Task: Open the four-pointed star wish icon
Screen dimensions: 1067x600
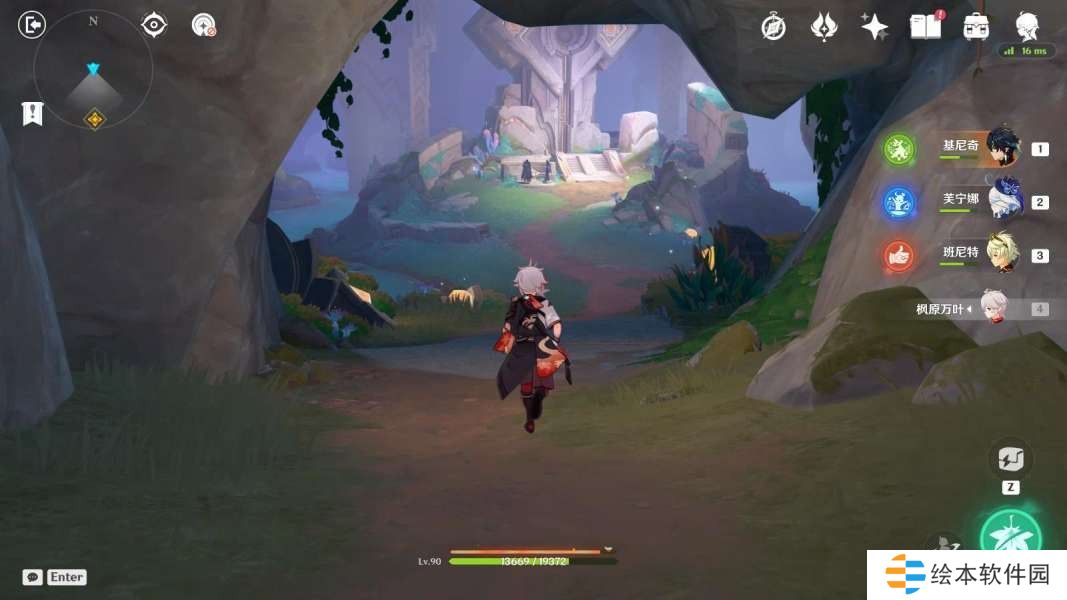Action: tap(874, 27)
